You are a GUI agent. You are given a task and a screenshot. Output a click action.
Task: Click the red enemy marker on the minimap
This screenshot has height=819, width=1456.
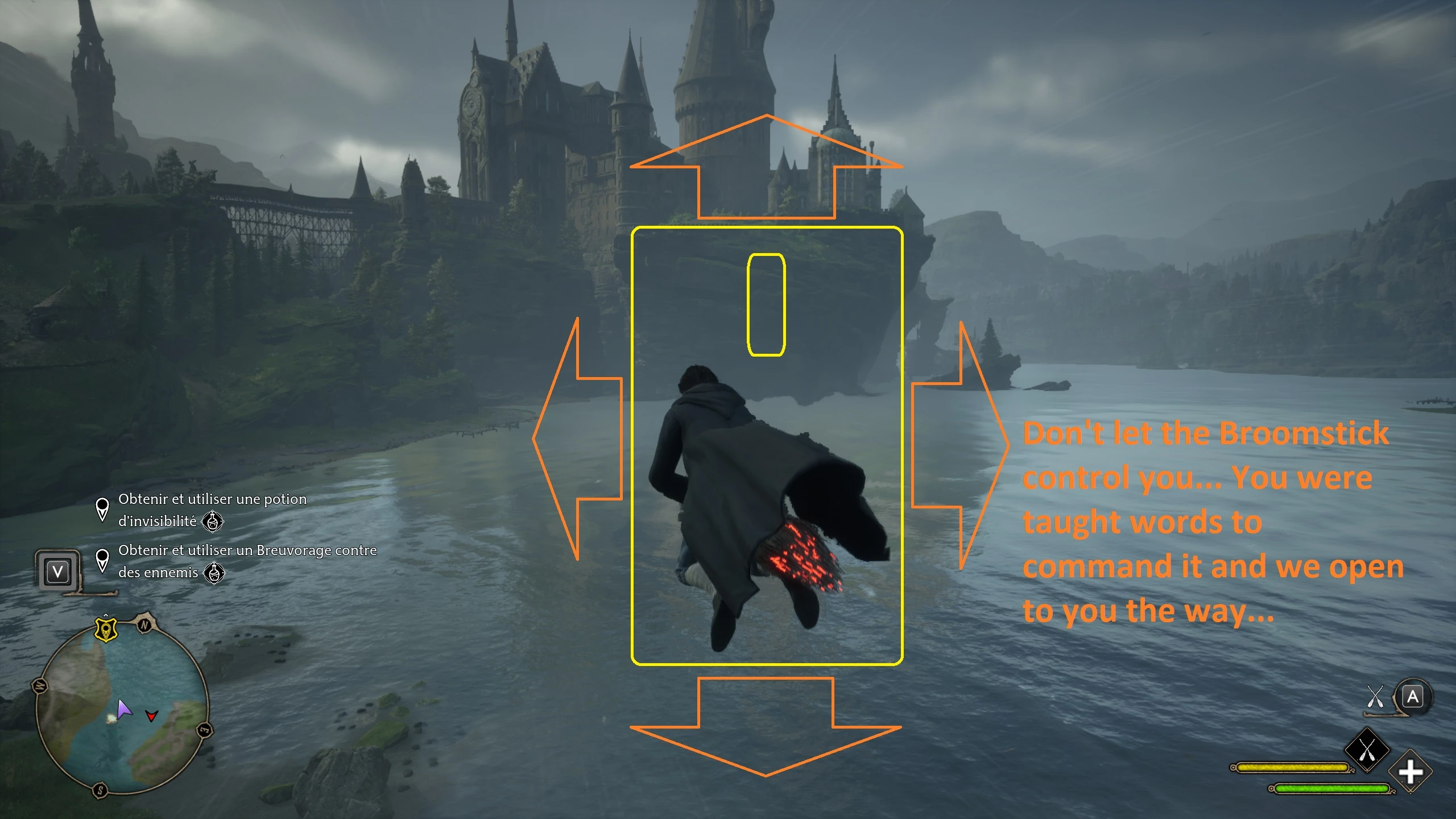tap(151, 716)
